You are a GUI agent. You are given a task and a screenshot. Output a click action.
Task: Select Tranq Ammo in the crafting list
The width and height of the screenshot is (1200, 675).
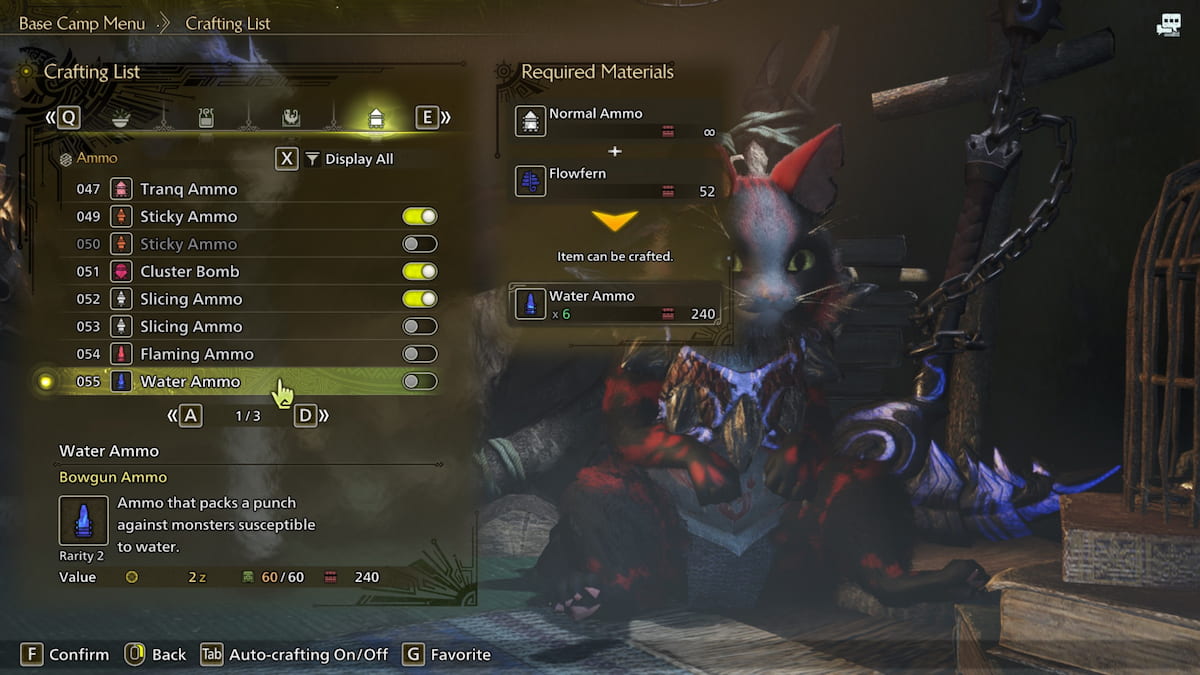[x=189, y=189]
